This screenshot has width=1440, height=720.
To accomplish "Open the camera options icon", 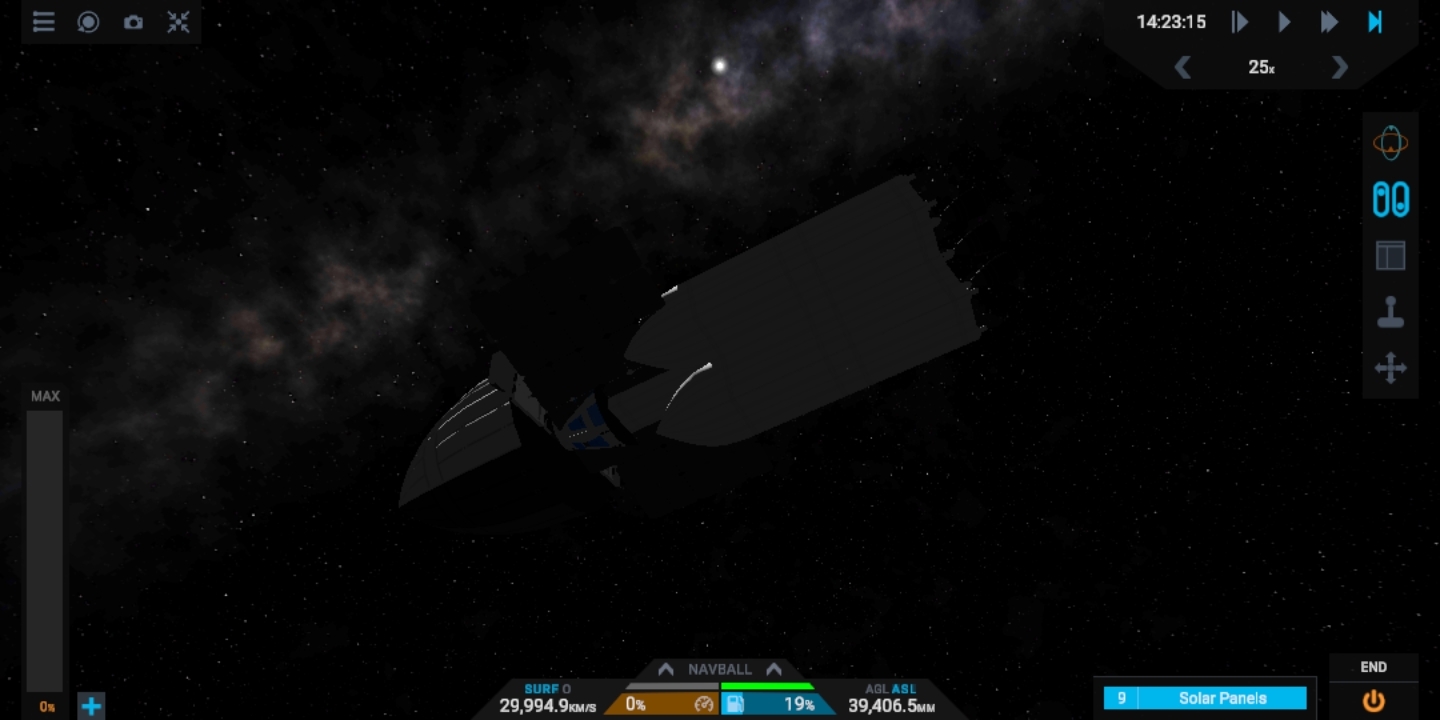I will pos(133,22).
